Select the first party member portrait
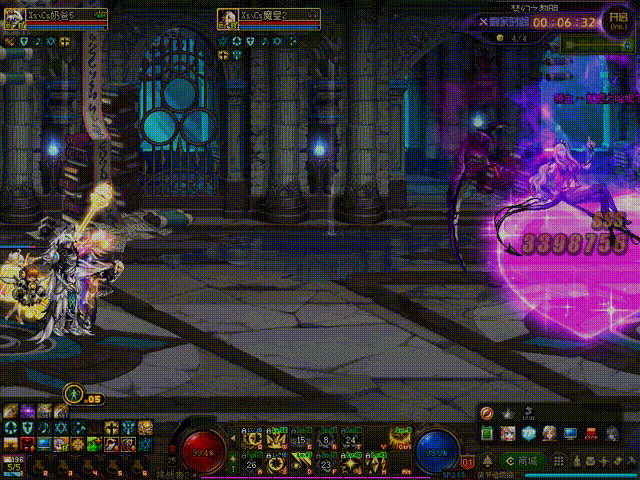640x480 pixels. click(14, 20)
